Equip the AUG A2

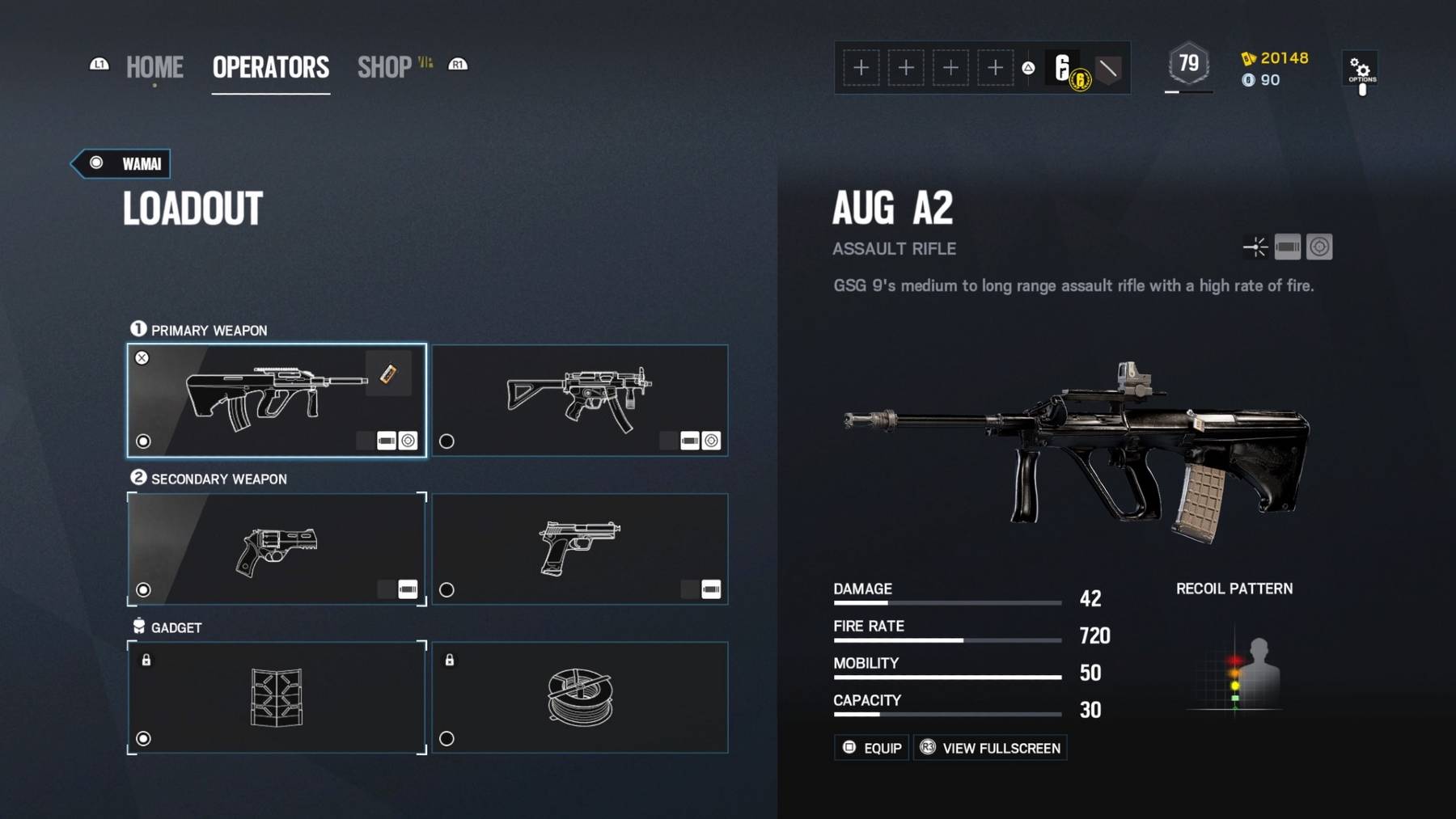(871, 748)
